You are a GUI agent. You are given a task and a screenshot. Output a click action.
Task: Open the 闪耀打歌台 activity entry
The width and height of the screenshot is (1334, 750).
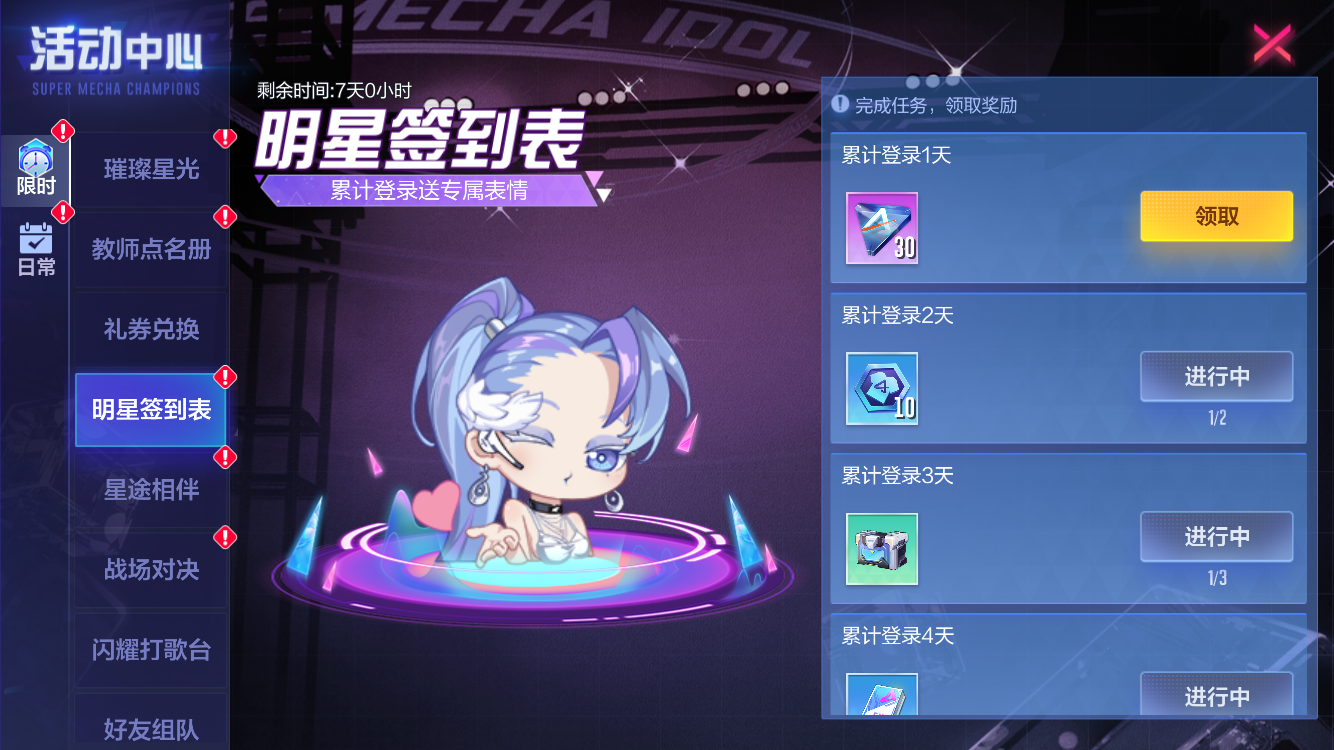point(150,649)
